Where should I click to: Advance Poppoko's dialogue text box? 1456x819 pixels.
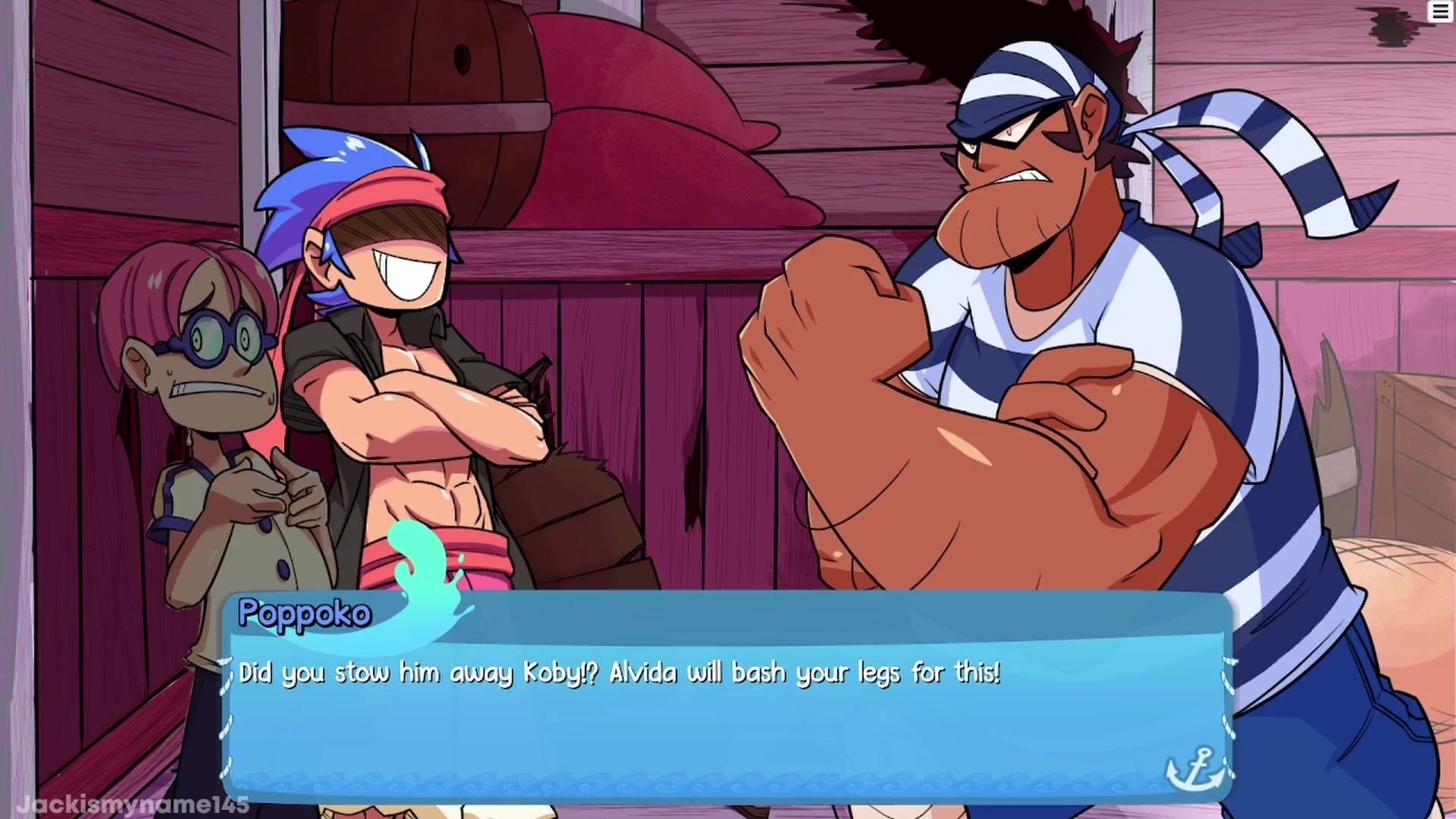[x=725, y=698]
